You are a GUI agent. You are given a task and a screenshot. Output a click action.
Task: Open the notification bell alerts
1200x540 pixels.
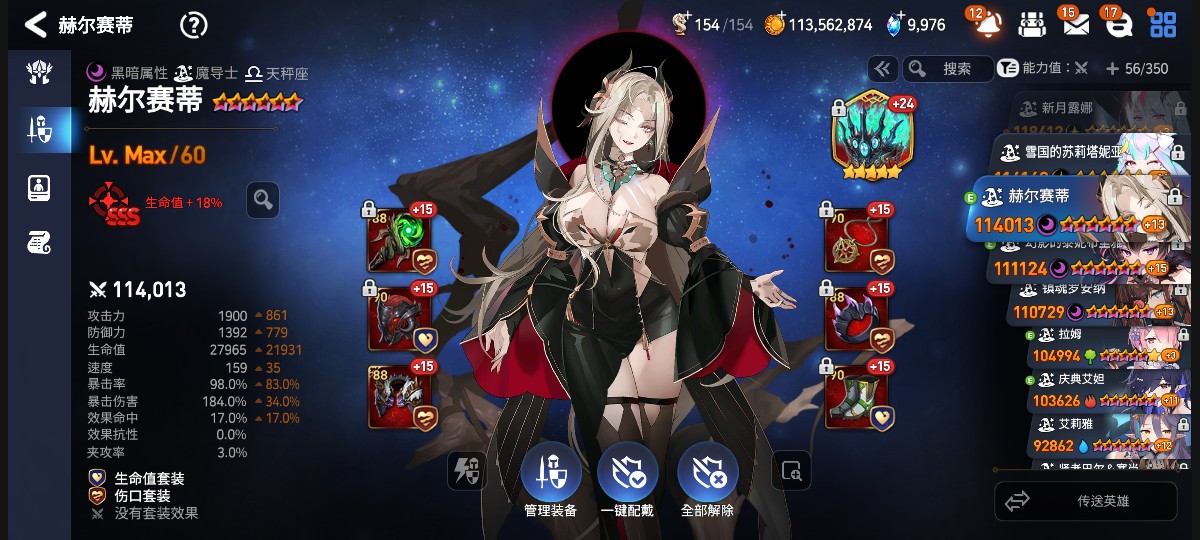[987, 24]
